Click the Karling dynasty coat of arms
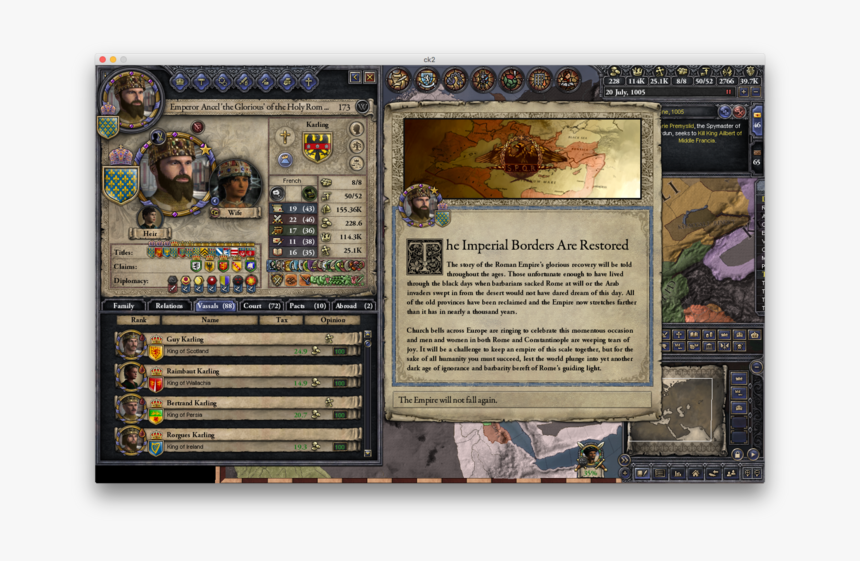This screenshot has height=561, width=860. [317, 146]
